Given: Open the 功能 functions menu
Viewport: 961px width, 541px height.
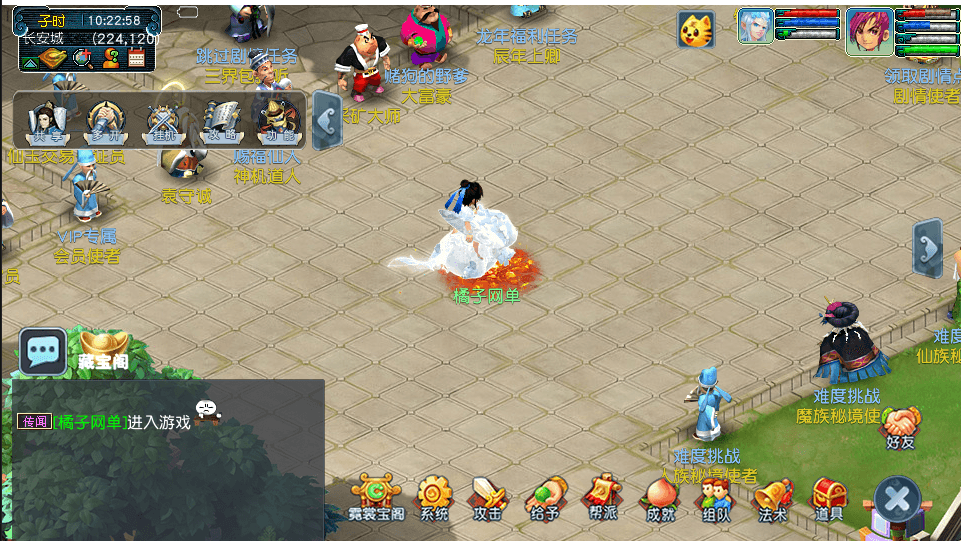Looking at the screenshot, I should (x=277, y=122).
